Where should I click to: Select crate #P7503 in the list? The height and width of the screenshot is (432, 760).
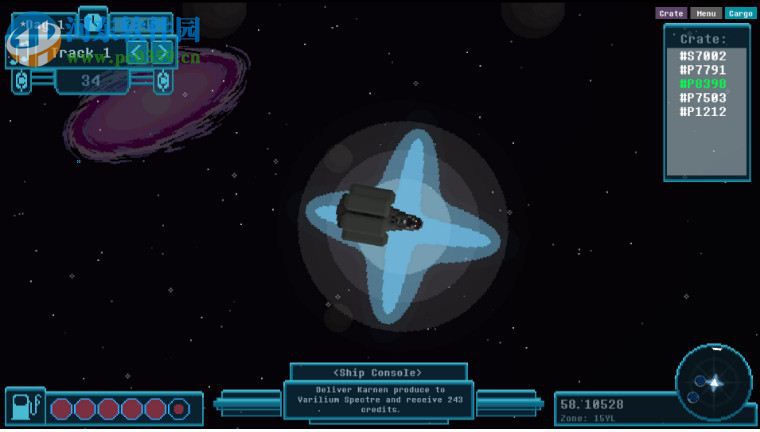pos(703,98)
